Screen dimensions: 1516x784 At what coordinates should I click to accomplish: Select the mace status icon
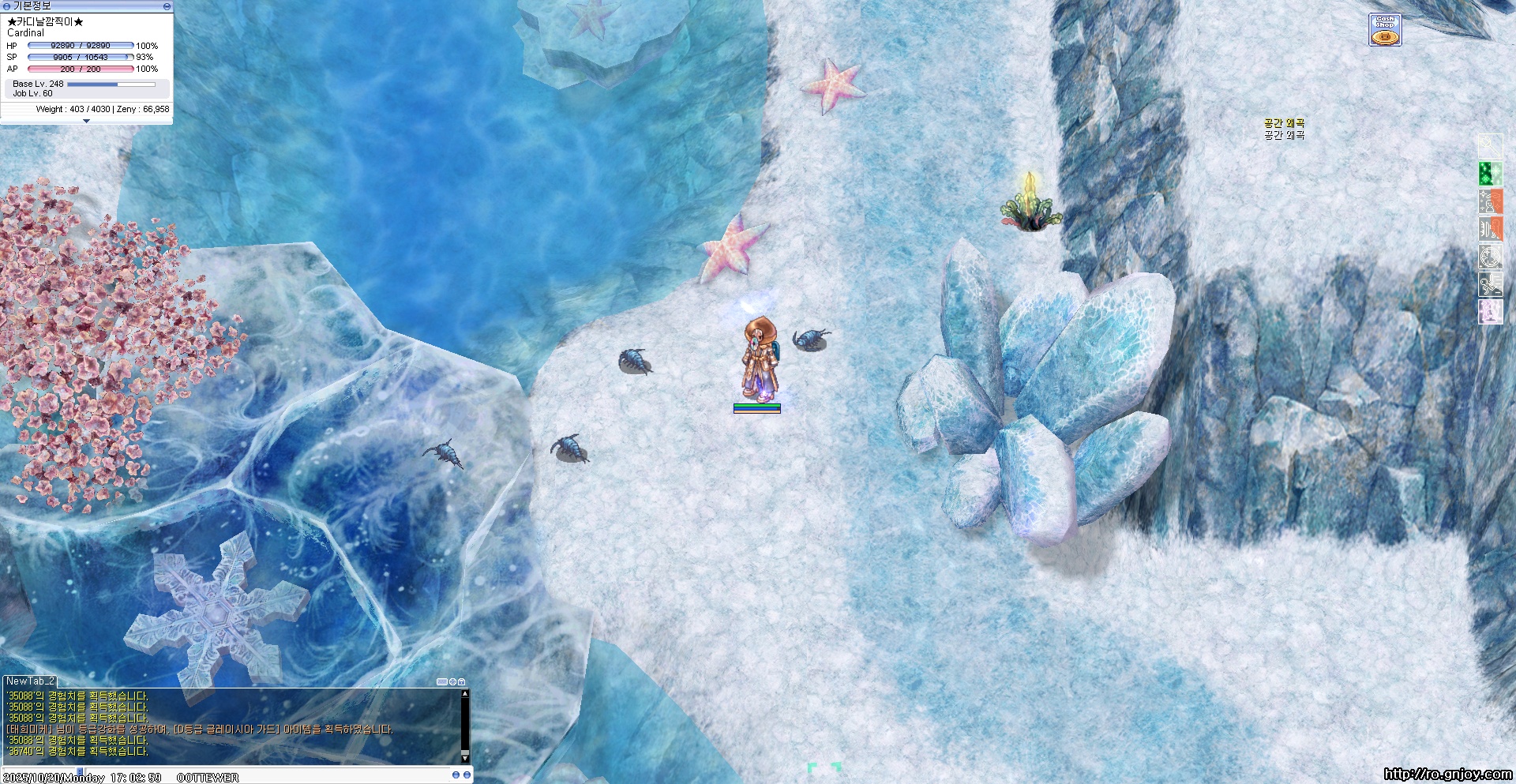tap(1490, 146)
